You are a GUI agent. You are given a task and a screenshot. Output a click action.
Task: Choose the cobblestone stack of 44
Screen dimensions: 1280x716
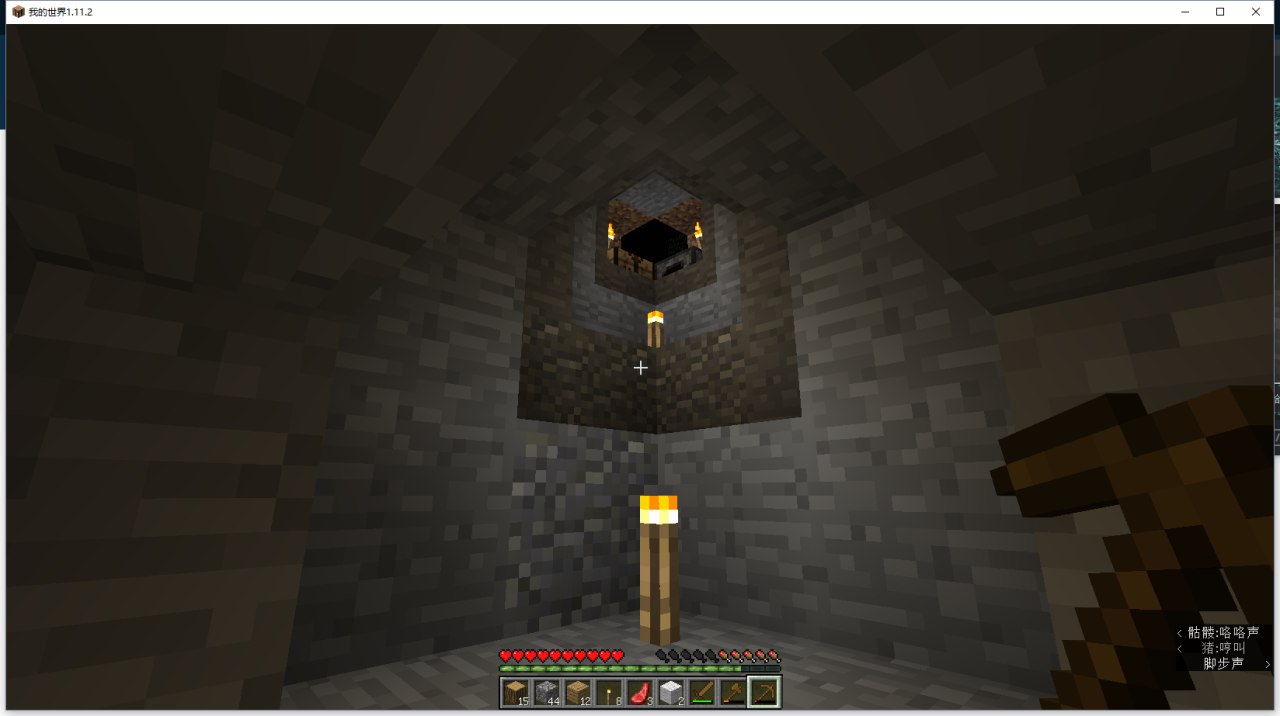point(547,691)
